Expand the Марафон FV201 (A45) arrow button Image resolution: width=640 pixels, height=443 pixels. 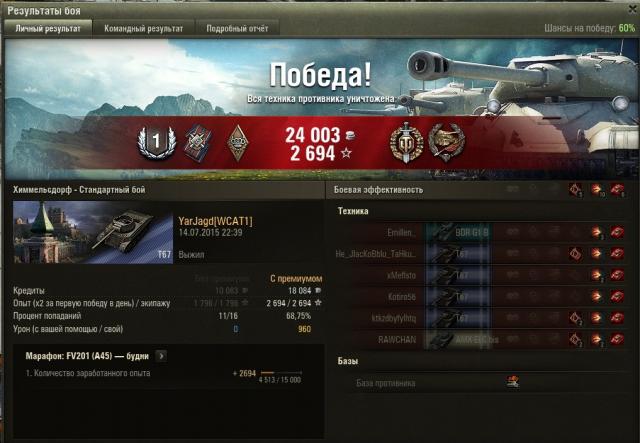(162, 354)
